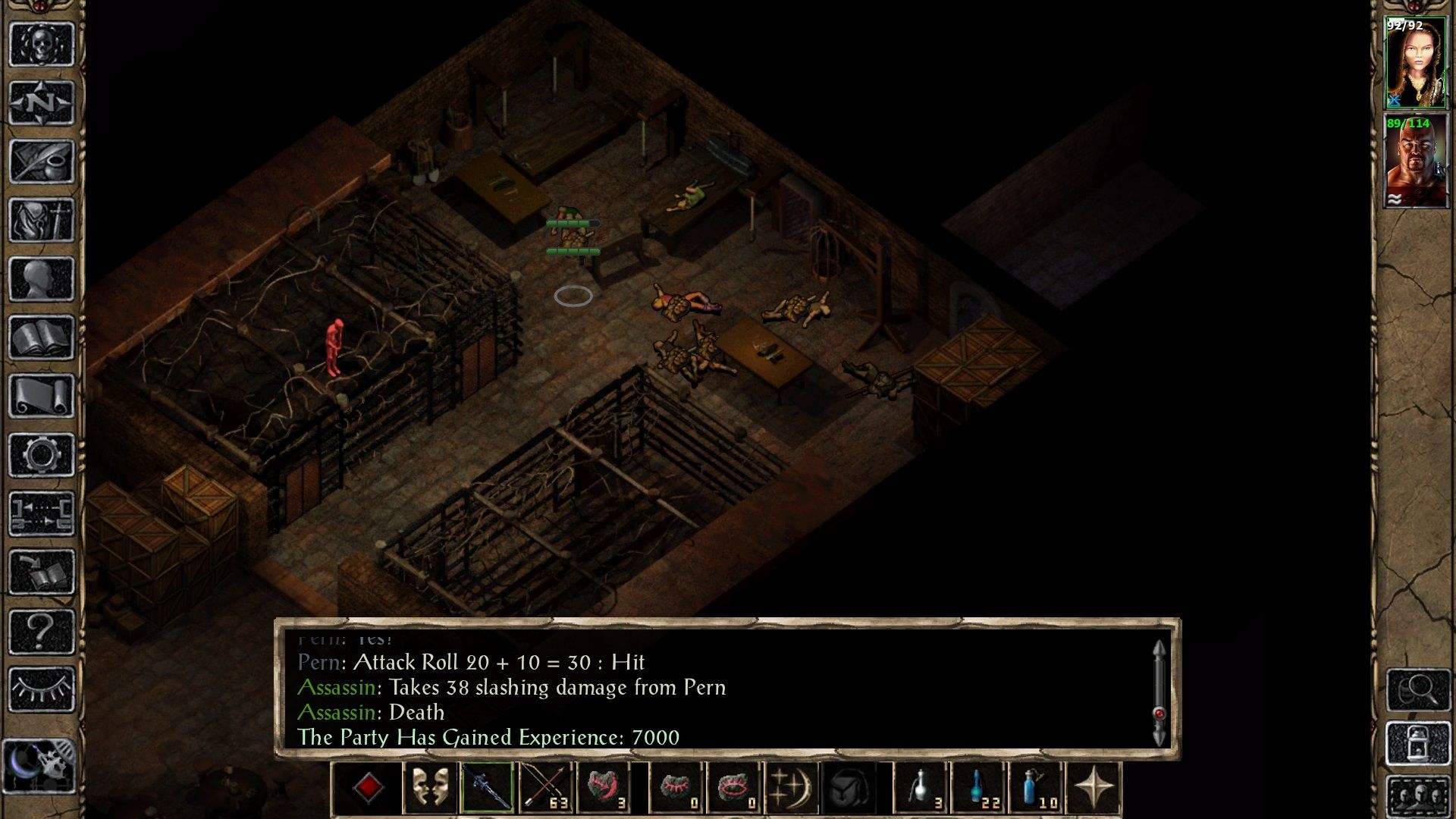This screenshot has height=819, width=1456.
Task: Show the character record head icon
Action: (41, 279)
